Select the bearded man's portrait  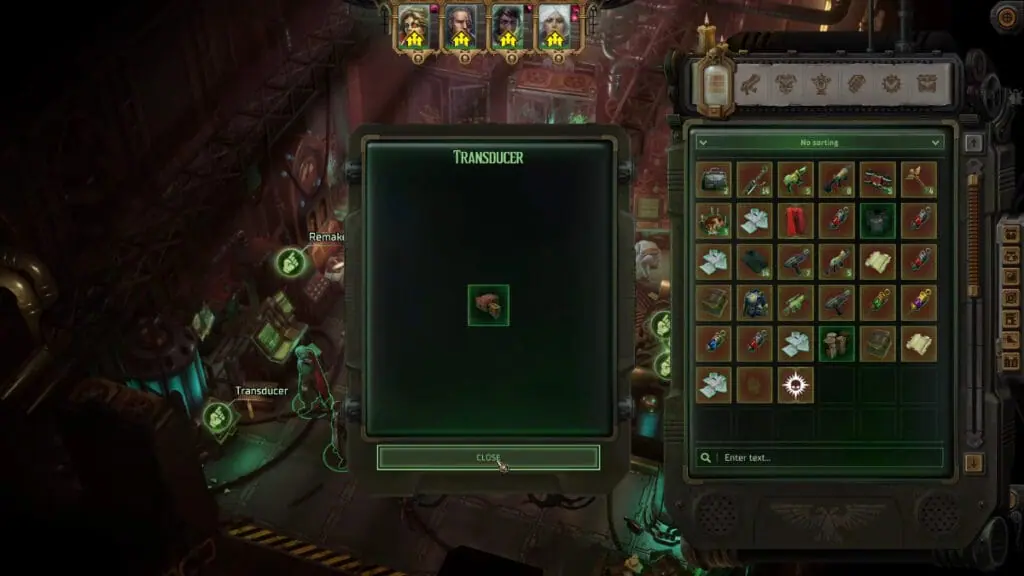(461, 27)
